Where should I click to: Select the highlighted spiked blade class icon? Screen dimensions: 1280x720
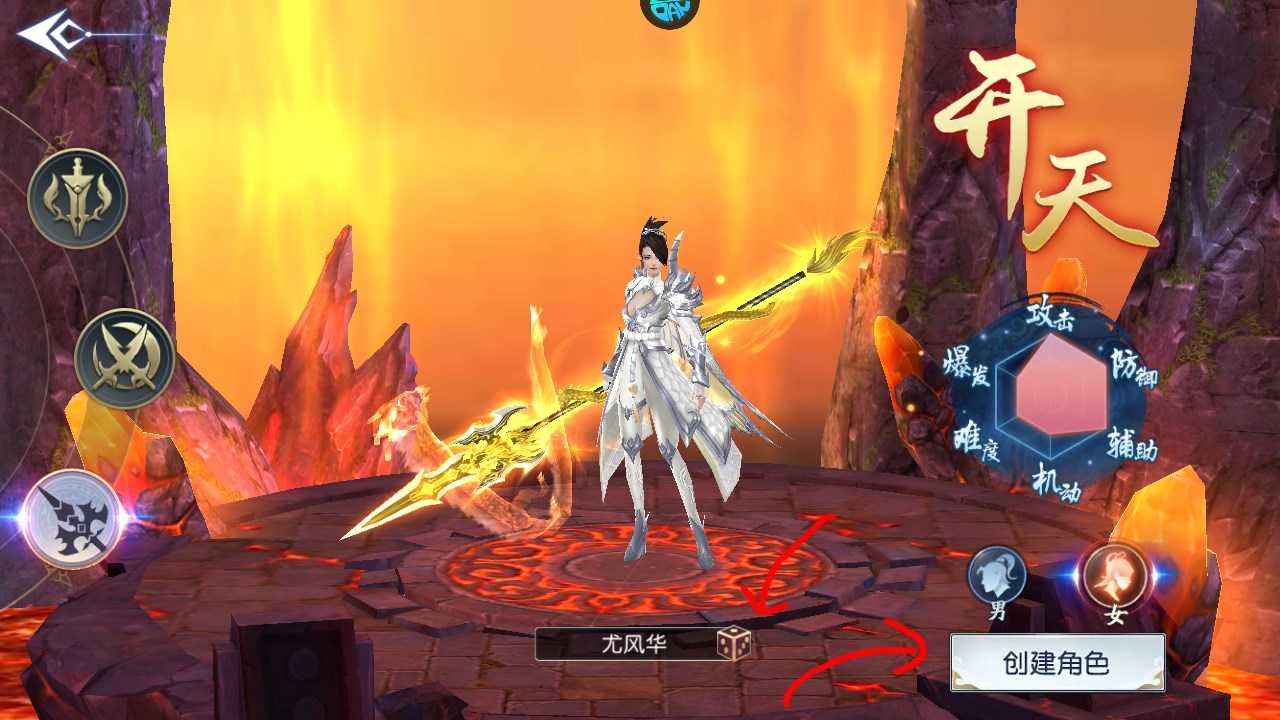(x=72, y=518)
